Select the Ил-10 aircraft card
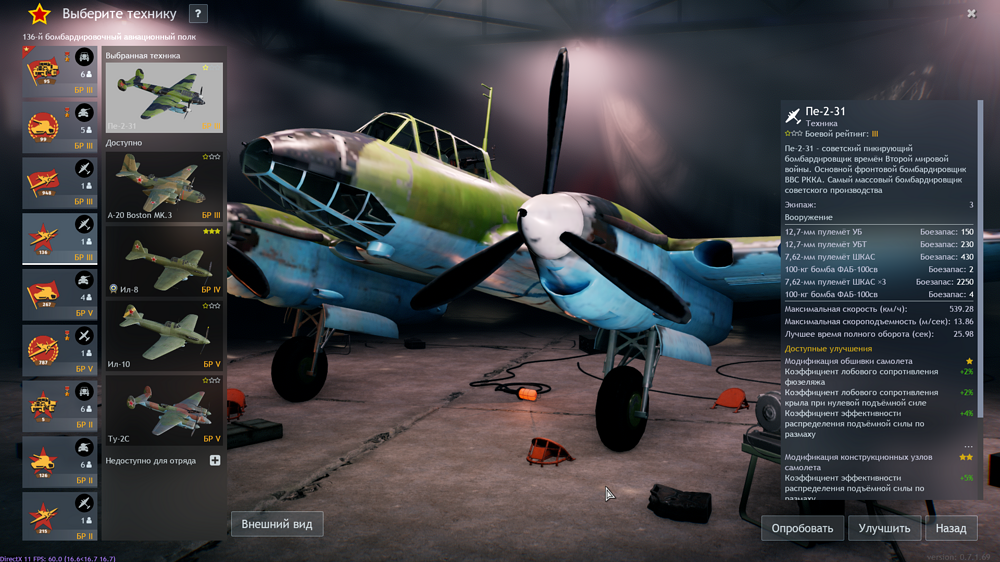The image size is (1000, 562). tap(164, 335)
